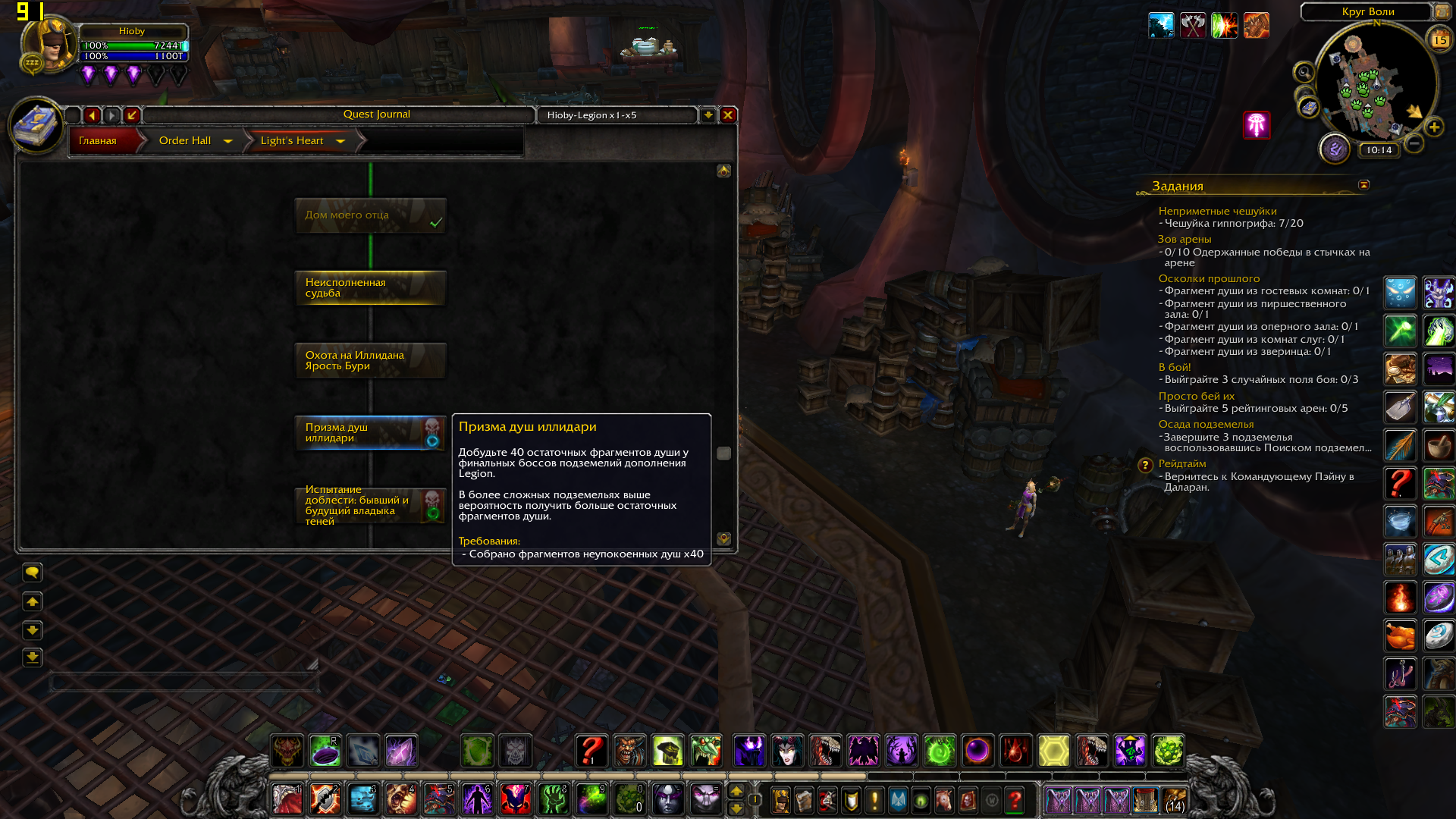This screenshot has height=819, width=1456.
Task: Select the Испытание доблести quest node
Action: tap(370, 506)
